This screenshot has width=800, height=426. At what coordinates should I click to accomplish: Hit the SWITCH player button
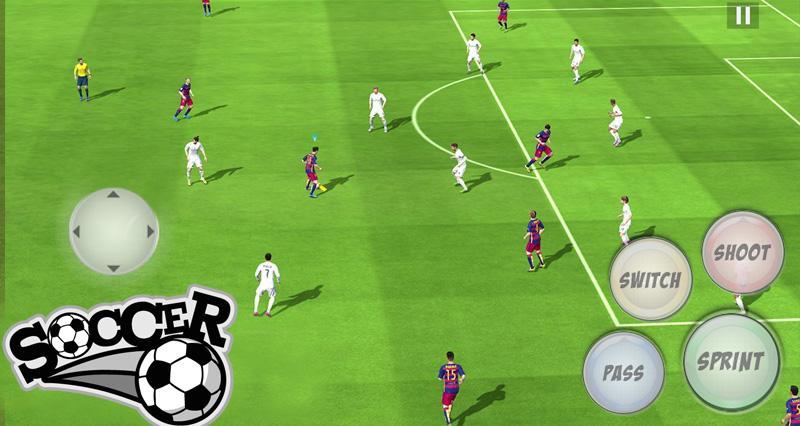tap(651, 279)
